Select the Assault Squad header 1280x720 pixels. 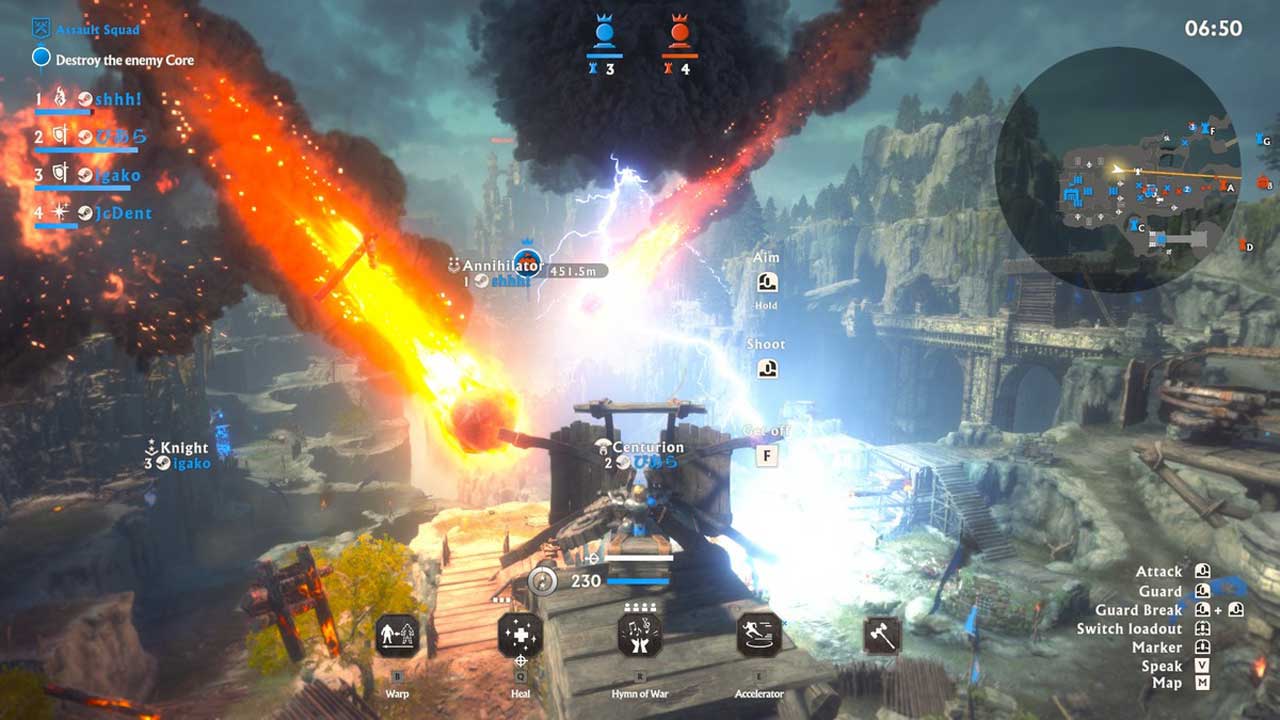97,30
